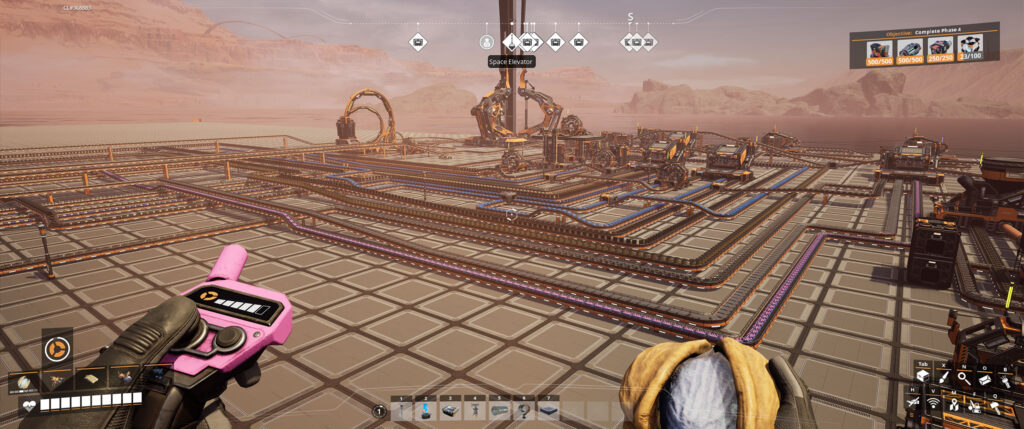Select the foundation in hotbar slot 7

547,410
